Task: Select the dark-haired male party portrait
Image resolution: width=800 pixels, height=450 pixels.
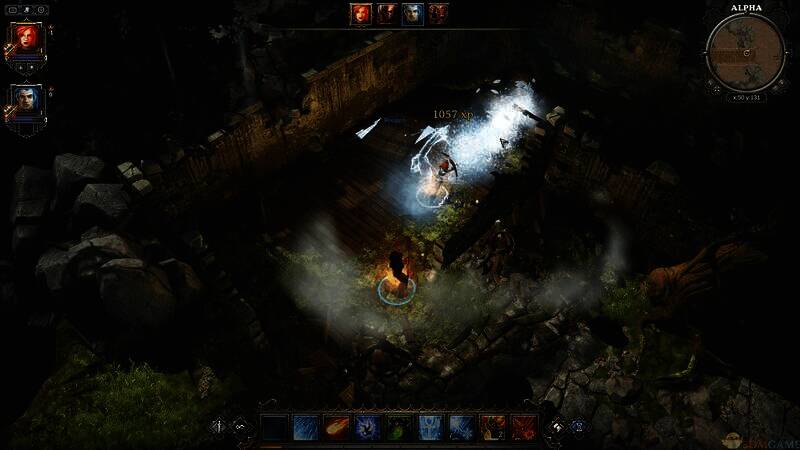Action: coord(25,101)
